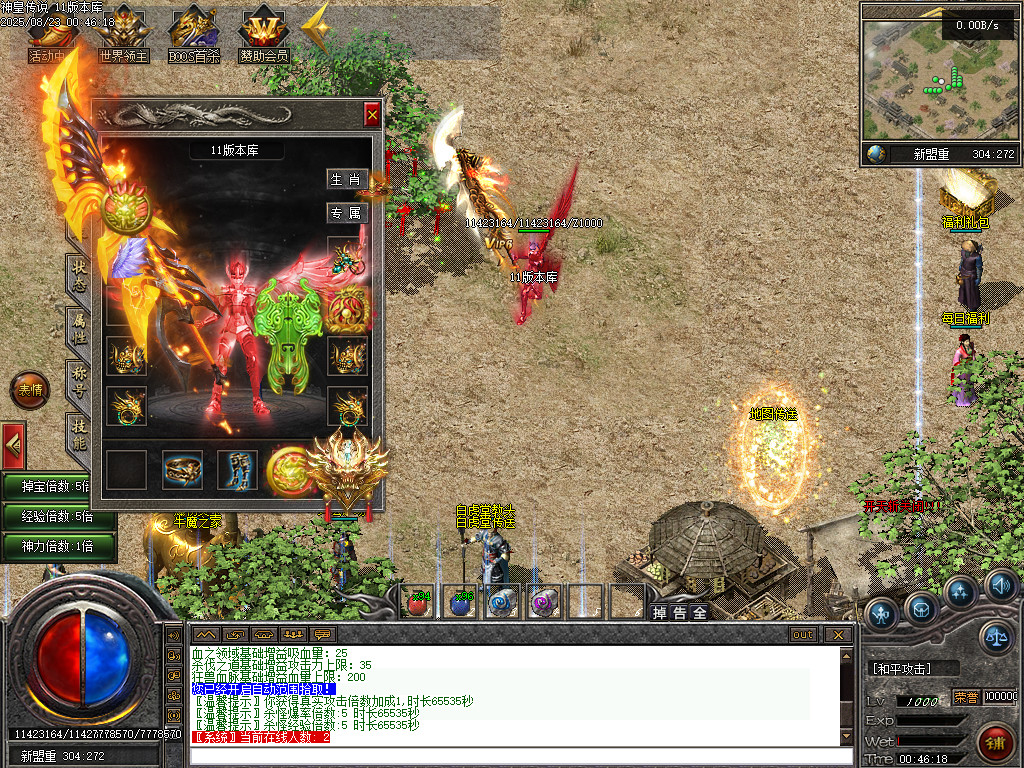Select the red health potion hotbar slot

[x=417, y=601]
